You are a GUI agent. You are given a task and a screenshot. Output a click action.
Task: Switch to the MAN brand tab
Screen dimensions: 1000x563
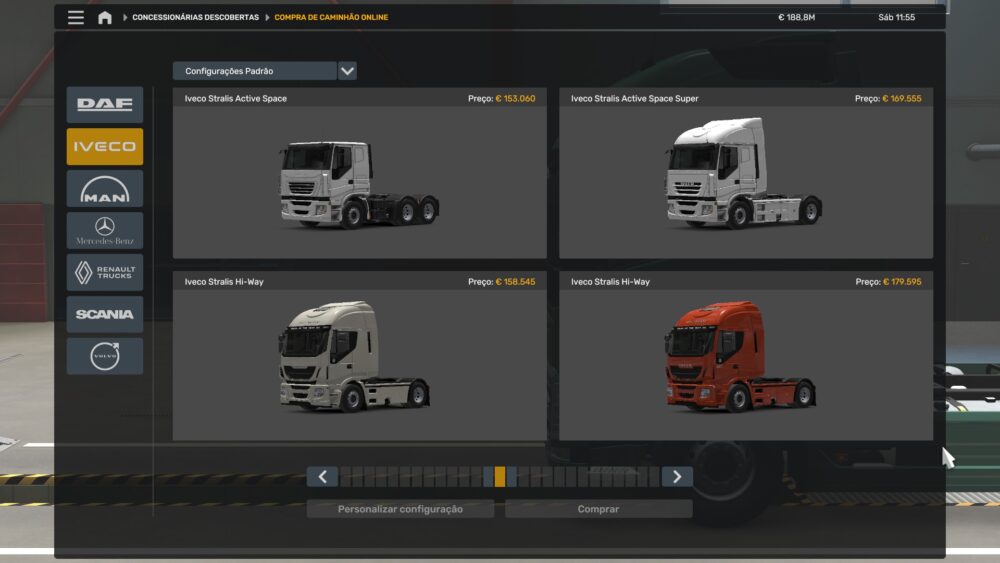105,188
